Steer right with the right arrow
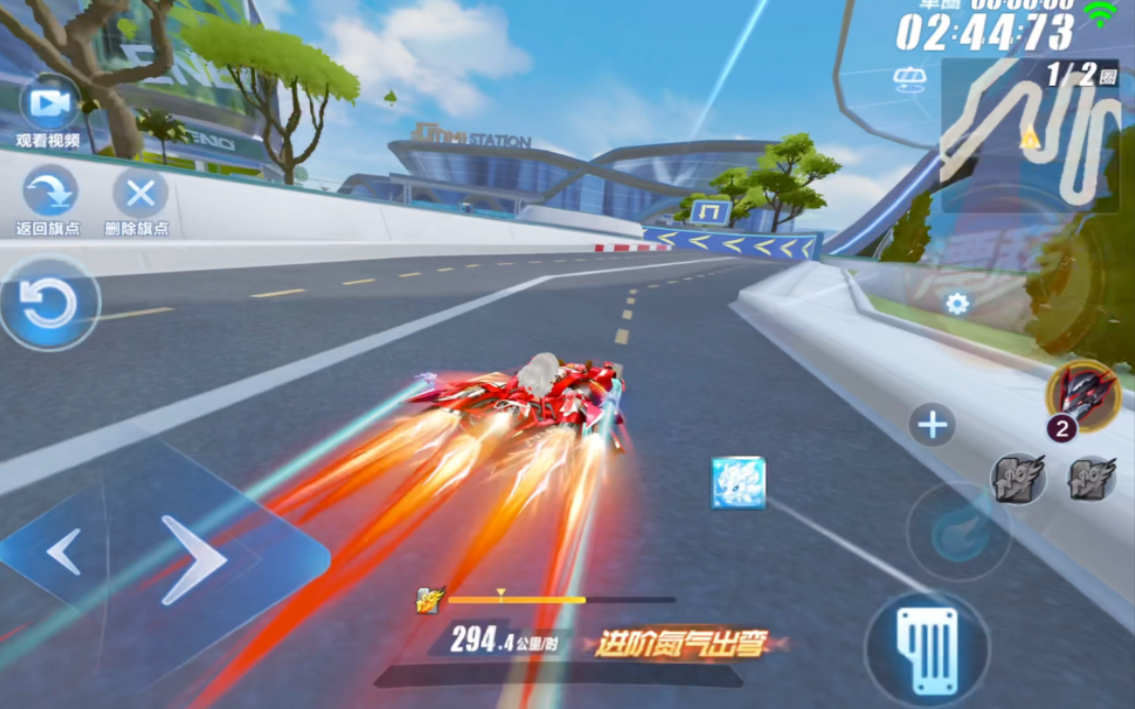The height and width of the screenshot is (709, 1135). 195,559
